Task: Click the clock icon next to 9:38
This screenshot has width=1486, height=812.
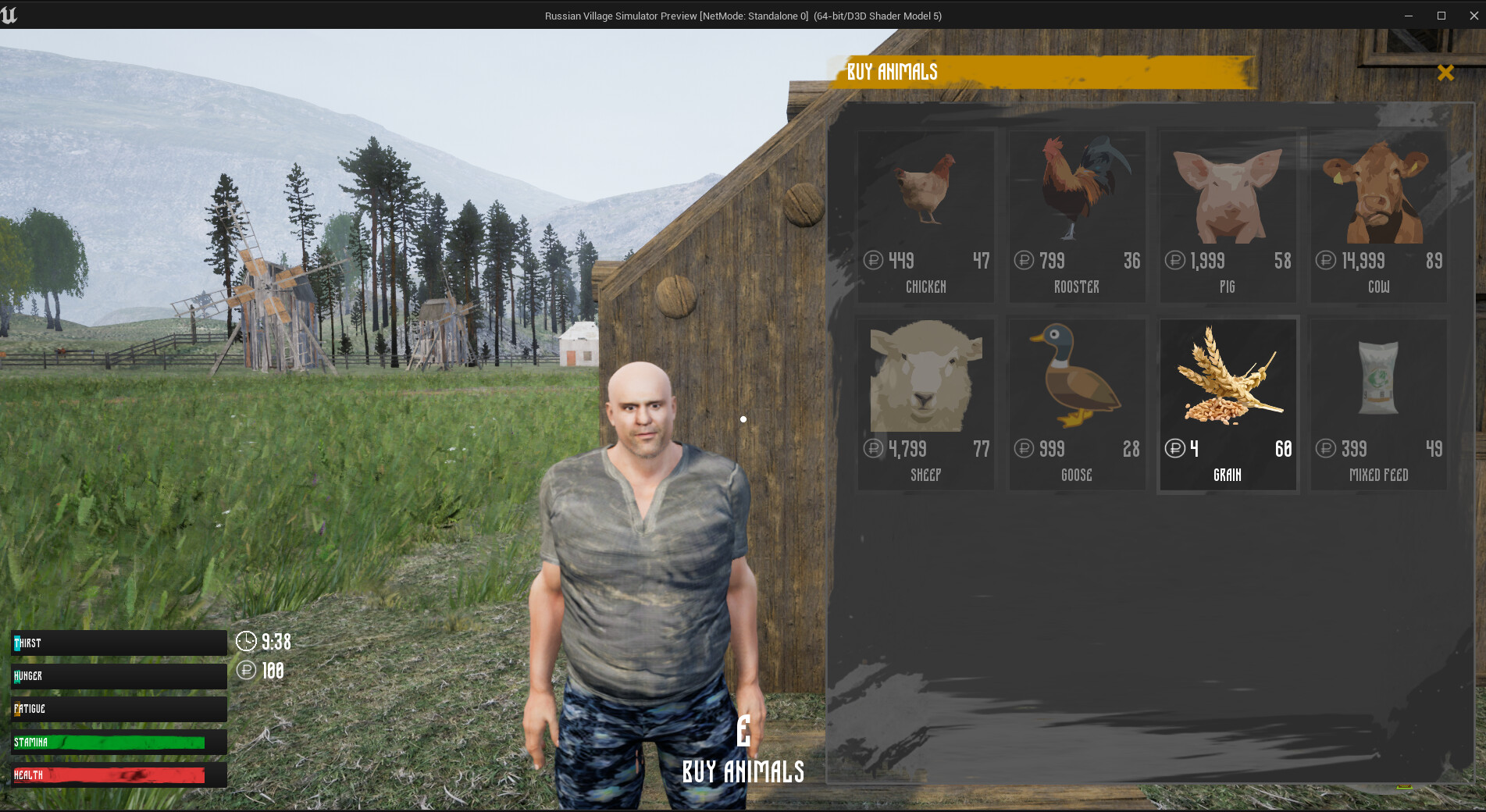Action: (x=246, y=642)
